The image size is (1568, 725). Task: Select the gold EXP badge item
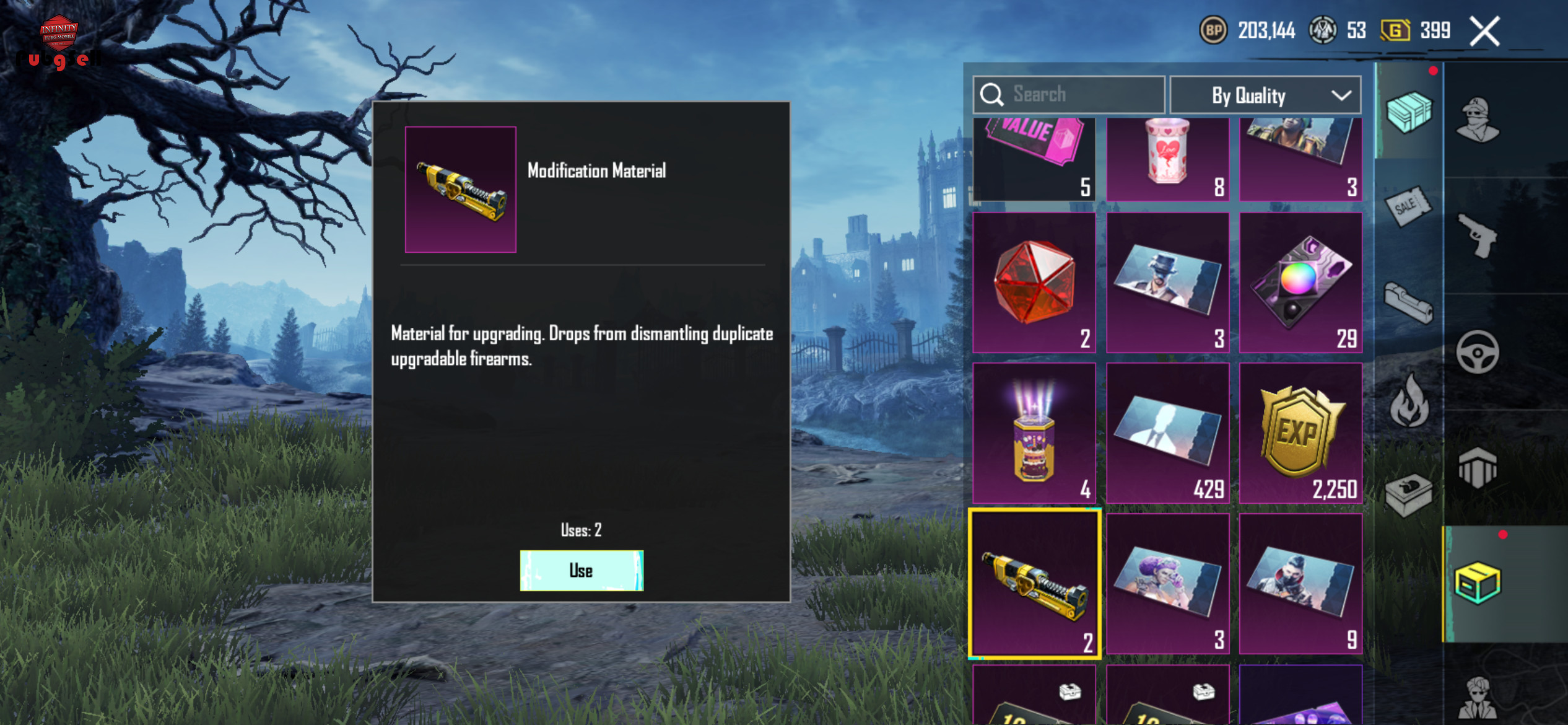click(1300, 433)
